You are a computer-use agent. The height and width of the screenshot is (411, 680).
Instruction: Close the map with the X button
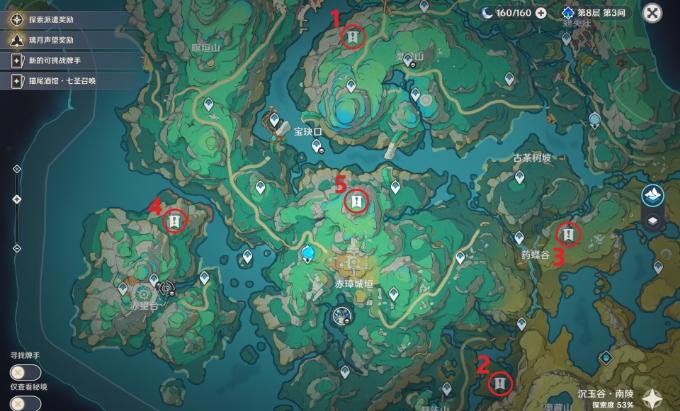click(652, 13)
